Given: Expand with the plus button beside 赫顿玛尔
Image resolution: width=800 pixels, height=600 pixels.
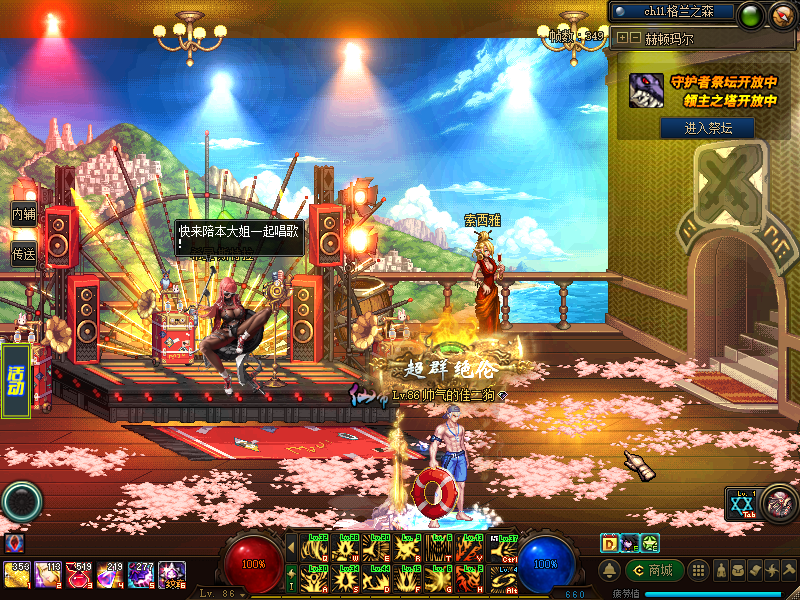Looking at the screenshot, I should [622, 38].
